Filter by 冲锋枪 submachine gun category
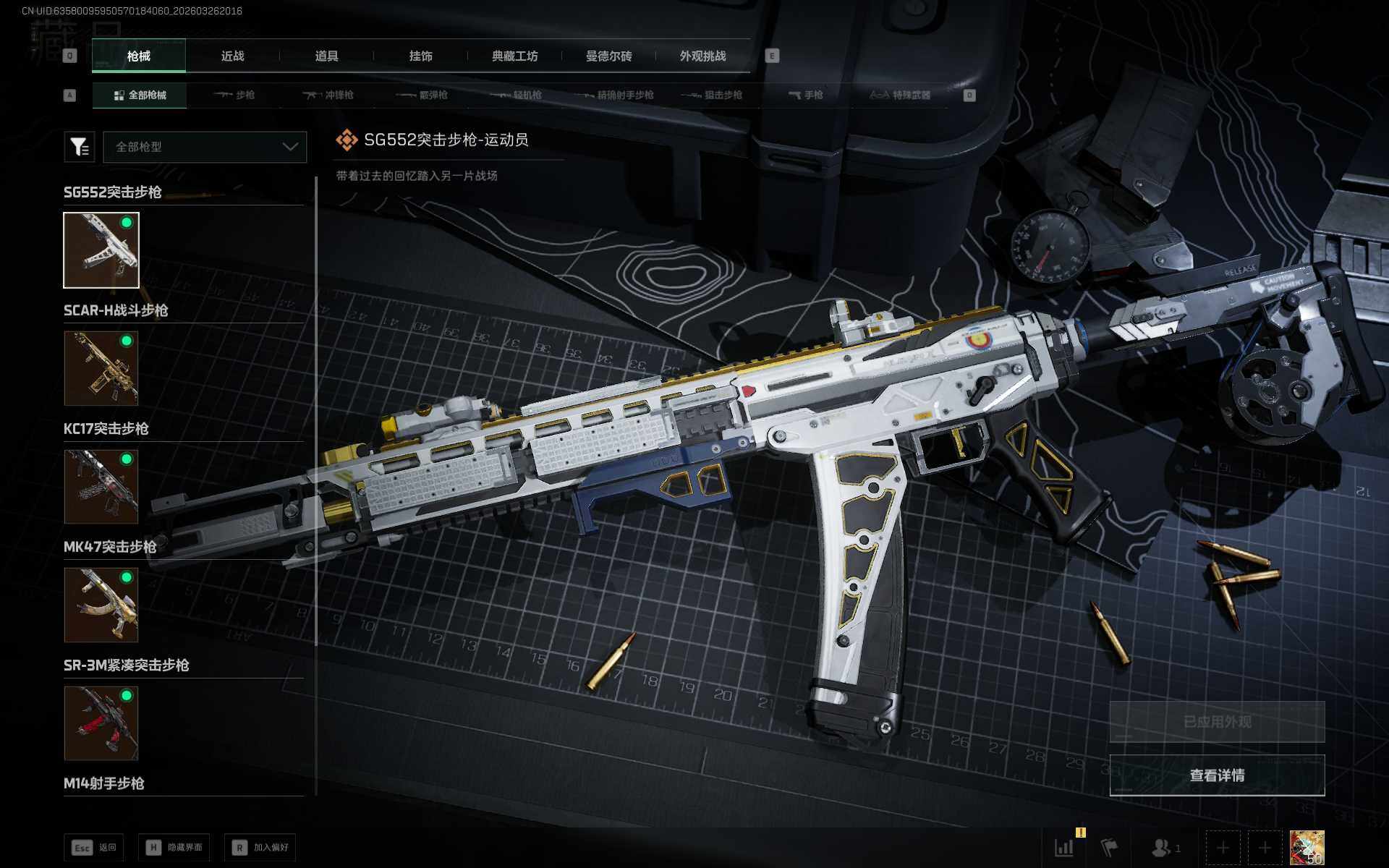This screenshot has height=868, width=1389. point(328,95)
